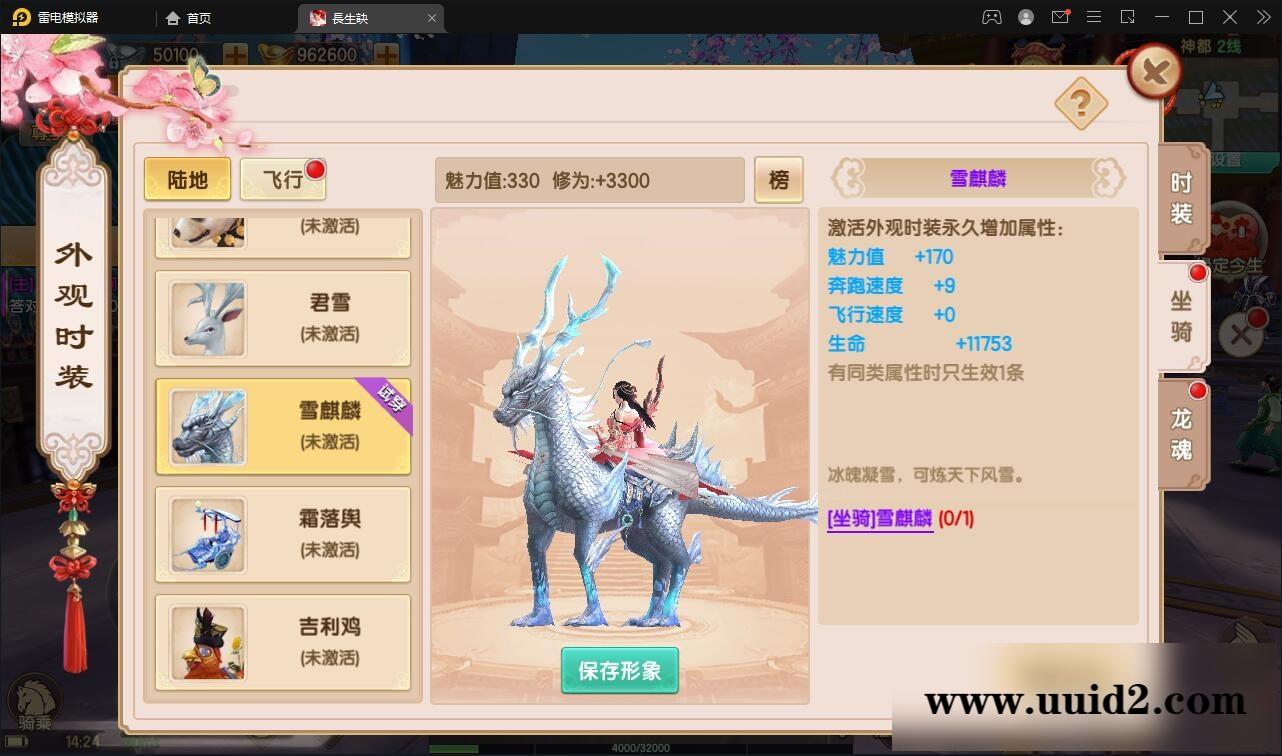This screenshot has height=756, width=1282.
Task: Open the 榜 charm leaderboard
Action: [779, 180]
